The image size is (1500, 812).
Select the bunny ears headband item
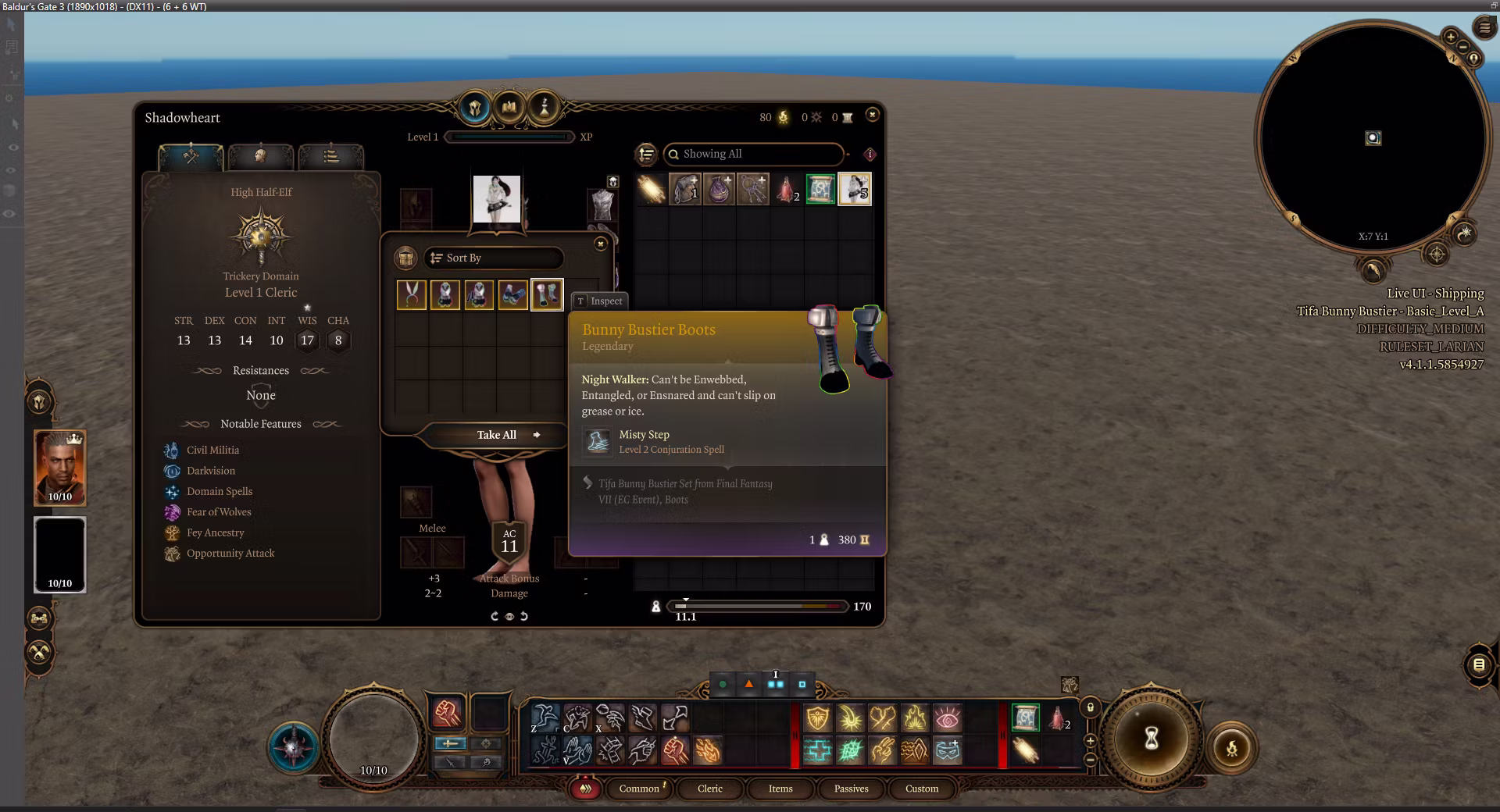tap(412, 295)
